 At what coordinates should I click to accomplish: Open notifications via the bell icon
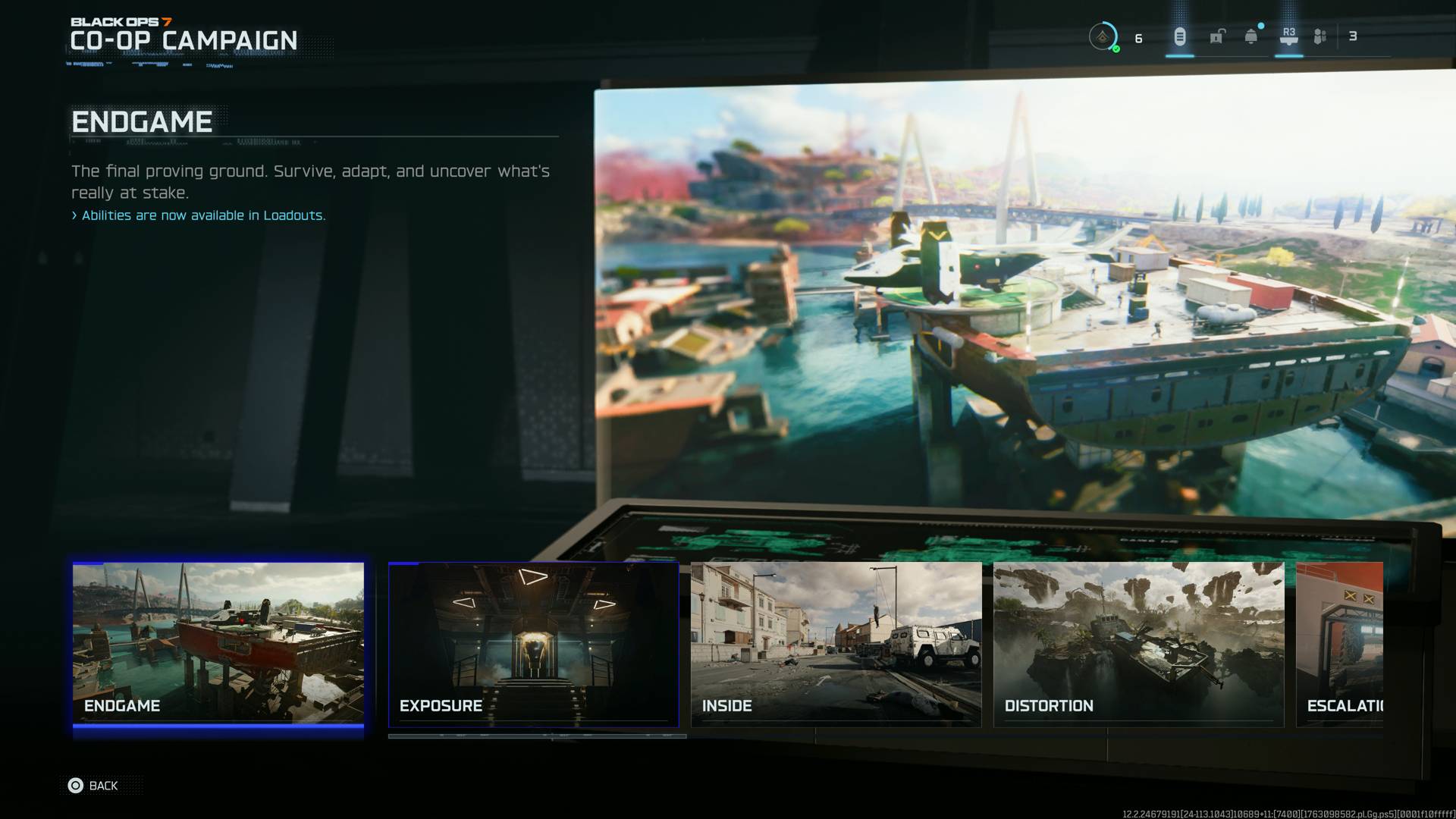(x=1250, y=35)
